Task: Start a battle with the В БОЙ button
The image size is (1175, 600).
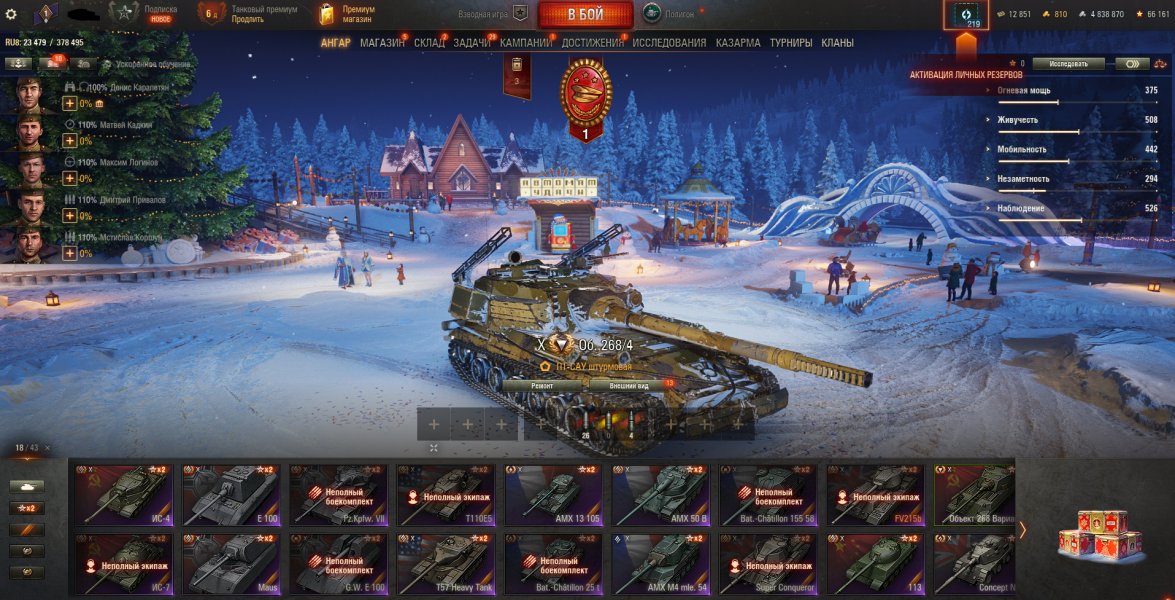Action: 585,14
